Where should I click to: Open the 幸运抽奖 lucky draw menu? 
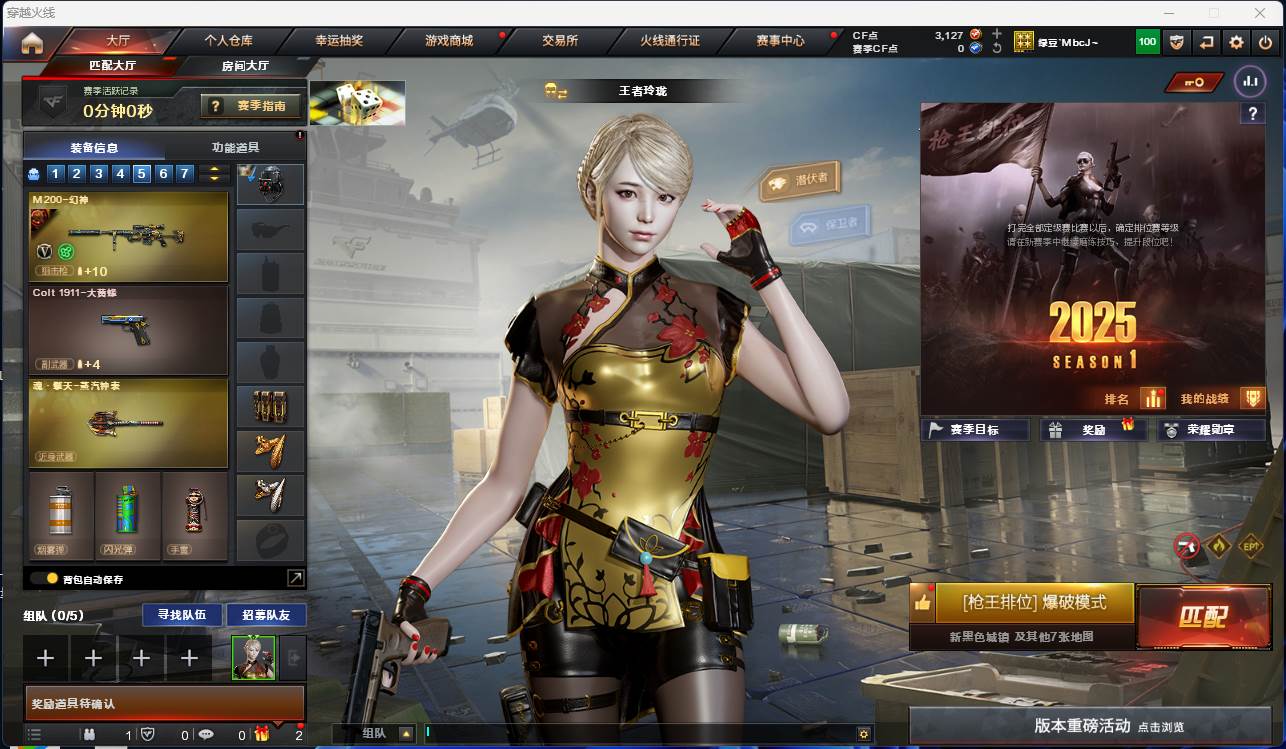pos(339,41)
